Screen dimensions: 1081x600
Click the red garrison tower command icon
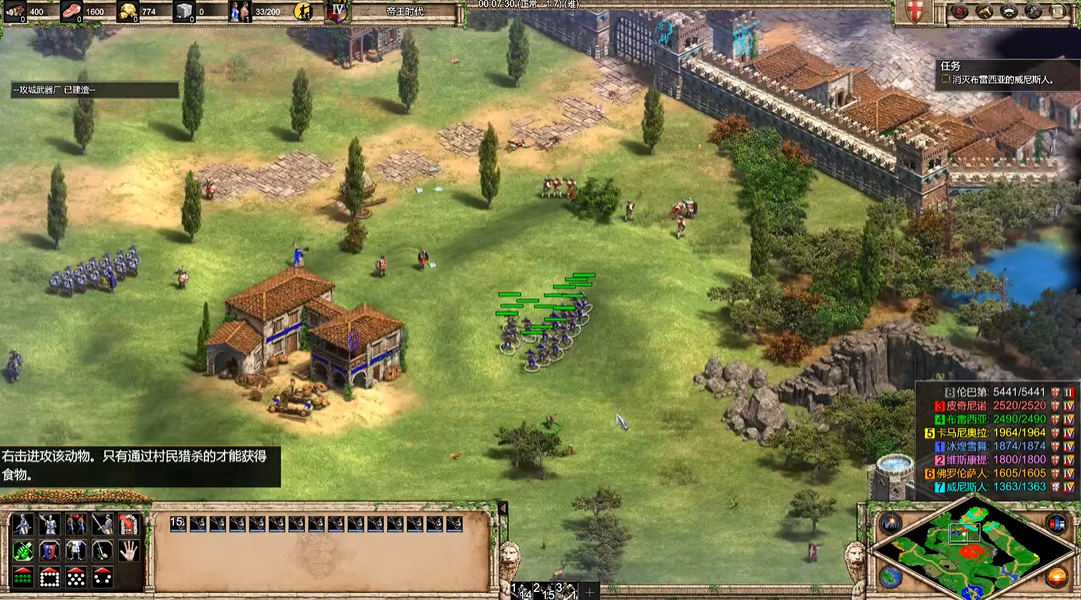[x=128, y=524]
